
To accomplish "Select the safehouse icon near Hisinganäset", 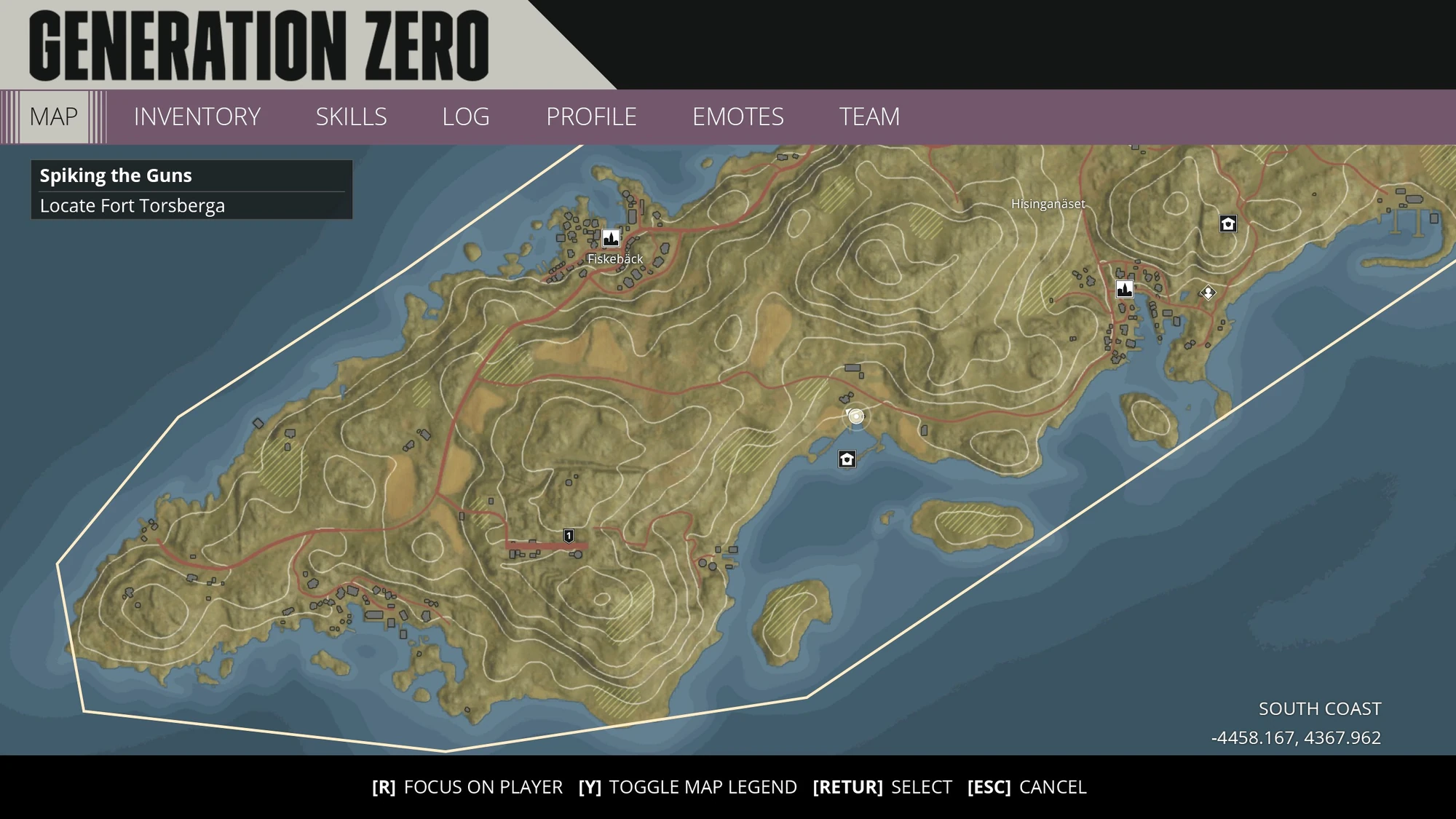I will point(1227,224).
